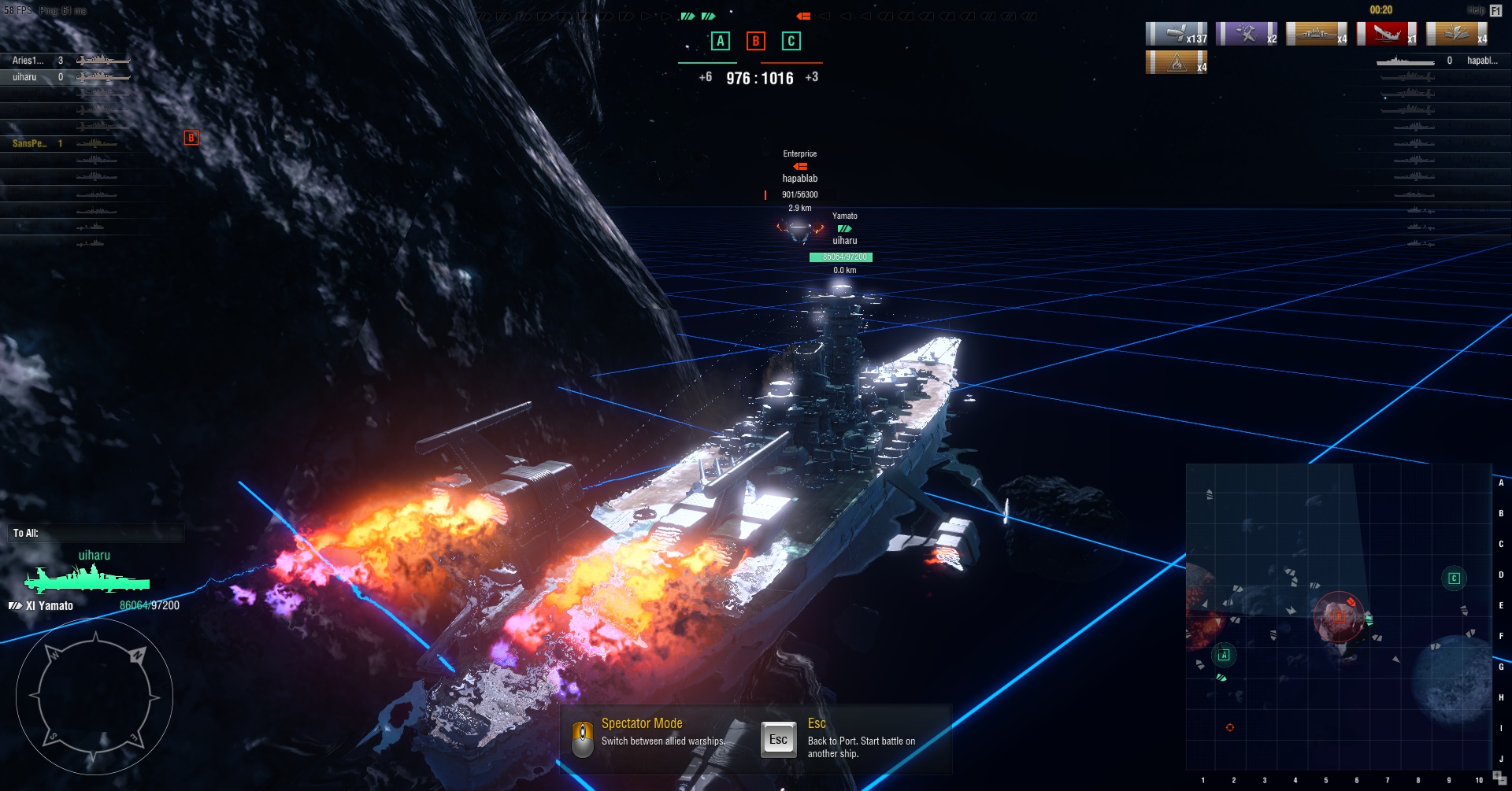Click the Esc button to return to Port
This screenshot has width=1512, height=791.
coord(778,740)
